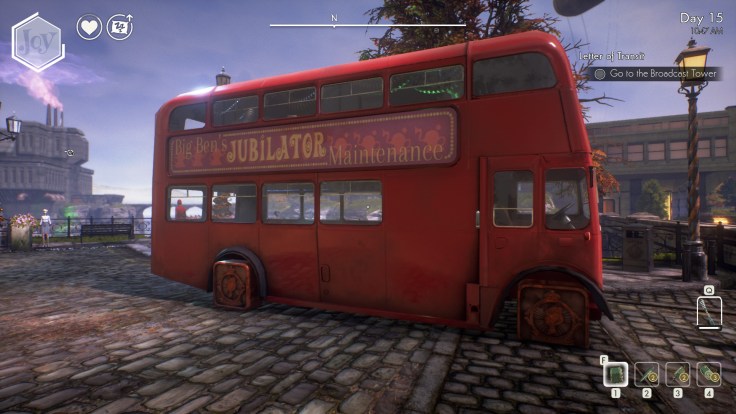
Task: Click the hexagonal Joy meter badge
Action: (x=38, y=42)
